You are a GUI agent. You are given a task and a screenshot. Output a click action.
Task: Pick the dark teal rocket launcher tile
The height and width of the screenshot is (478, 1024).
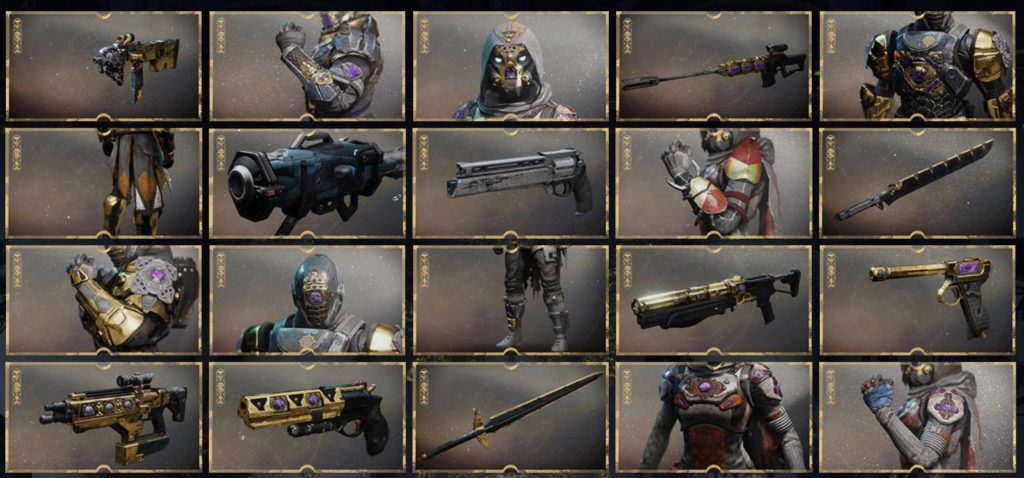(307, 183)
